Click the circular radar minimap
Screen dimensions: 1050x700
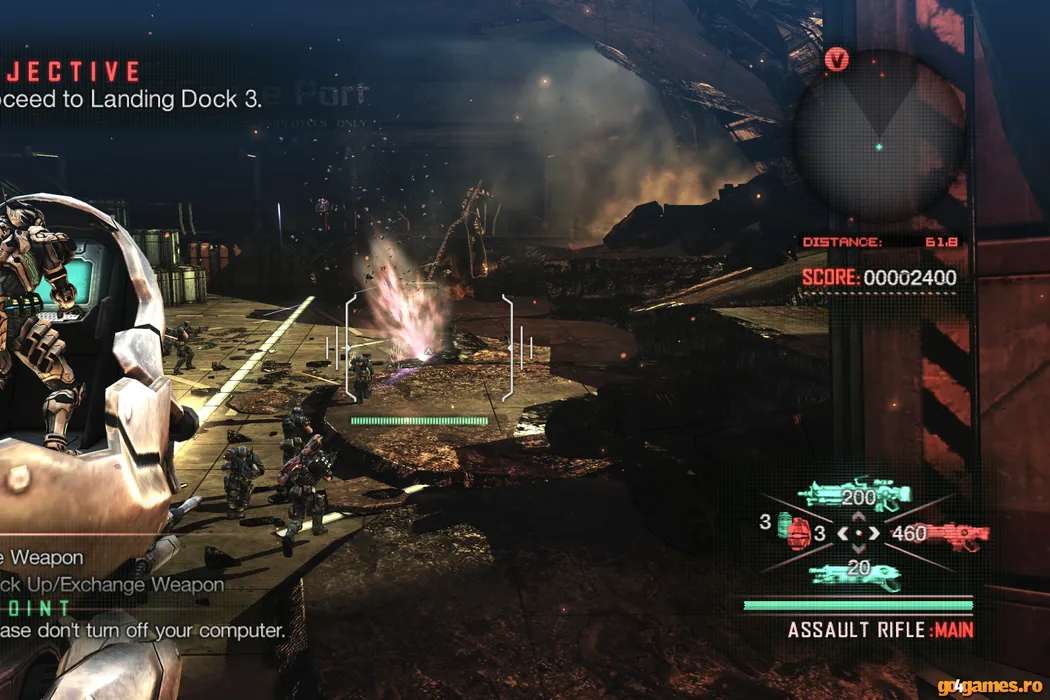[x=879, y=139]
